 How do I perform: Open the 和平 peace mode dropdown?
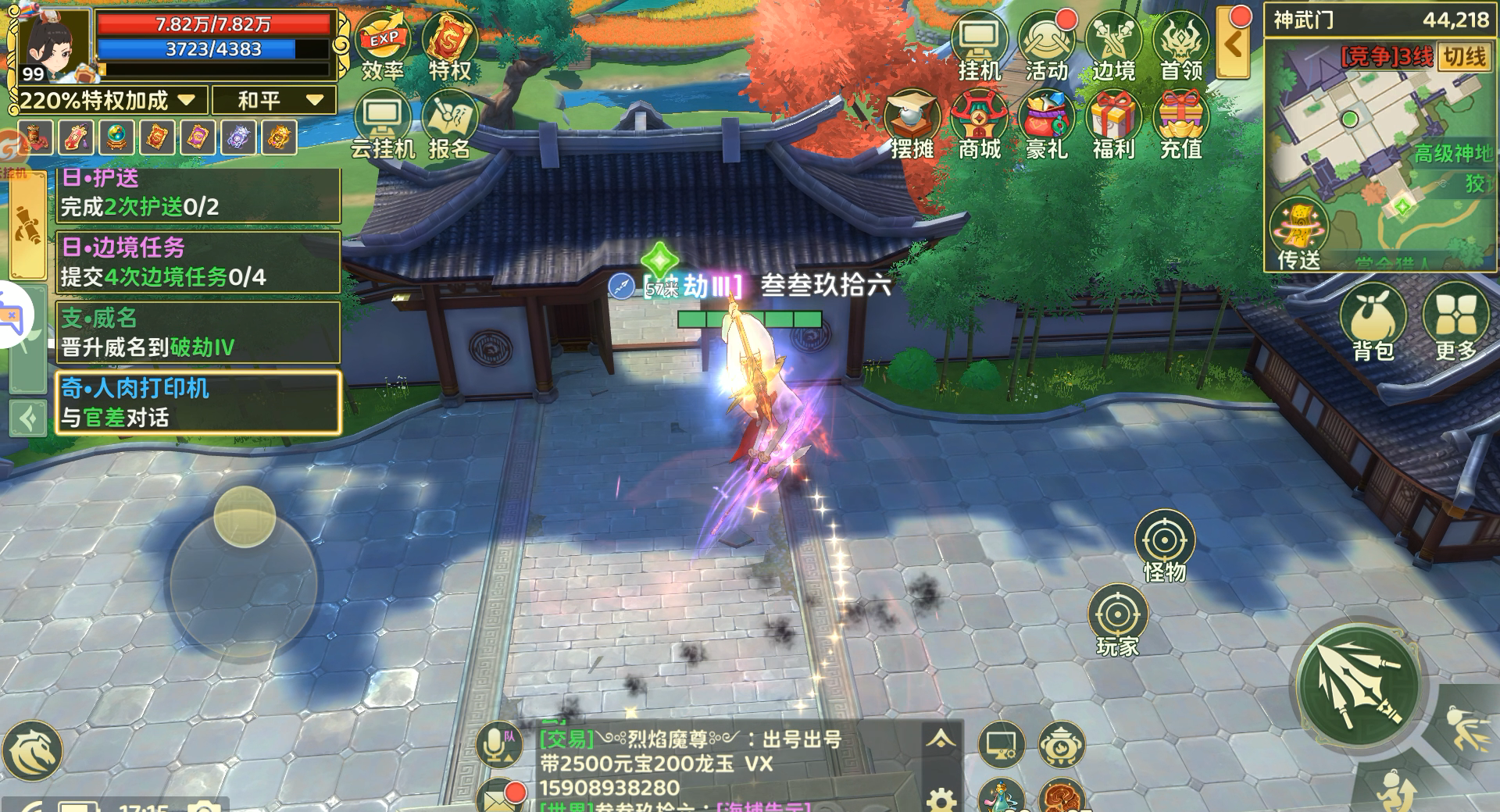(x=273, y=101)
